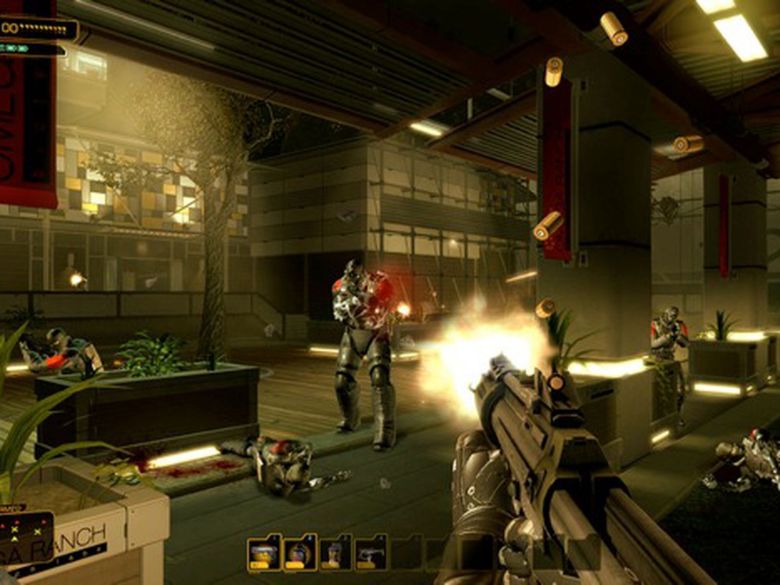The width and height of the screenshot is (780, 585).
Task: Choose the bottle item in the quick bar
Action: 336,553
